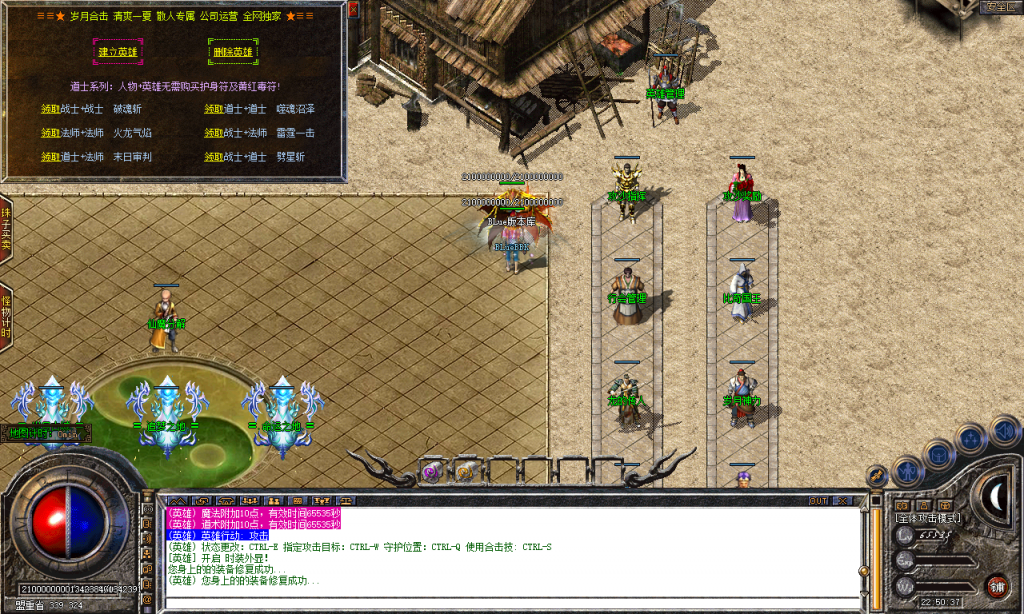This screenshot has height=614, width=1024.
Task: Claim the 法师+法师 火龙气焰 skill
Action: click(51, 132)
